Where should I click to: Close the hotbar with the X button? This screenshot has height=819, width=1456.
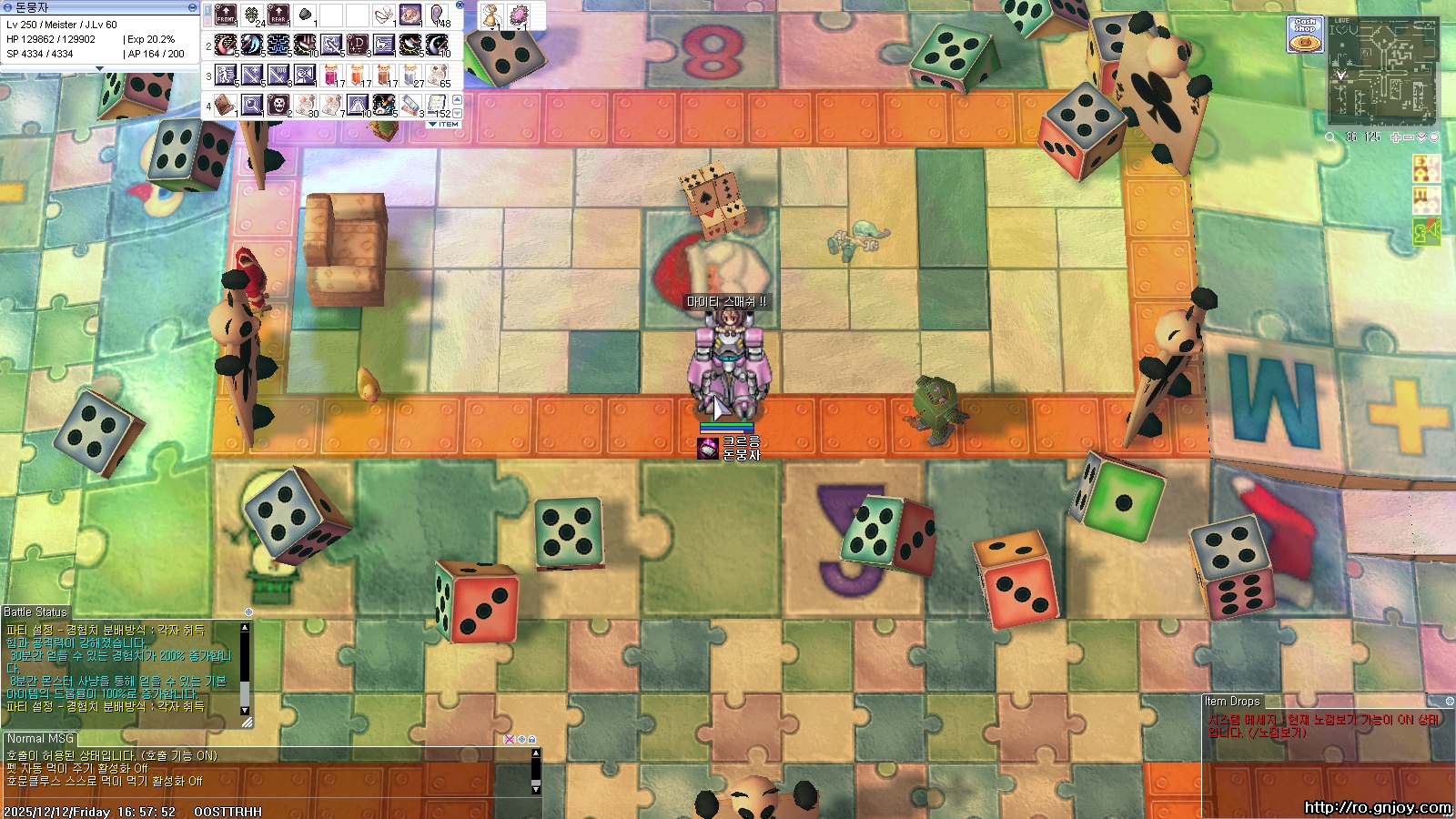[460, 5]
